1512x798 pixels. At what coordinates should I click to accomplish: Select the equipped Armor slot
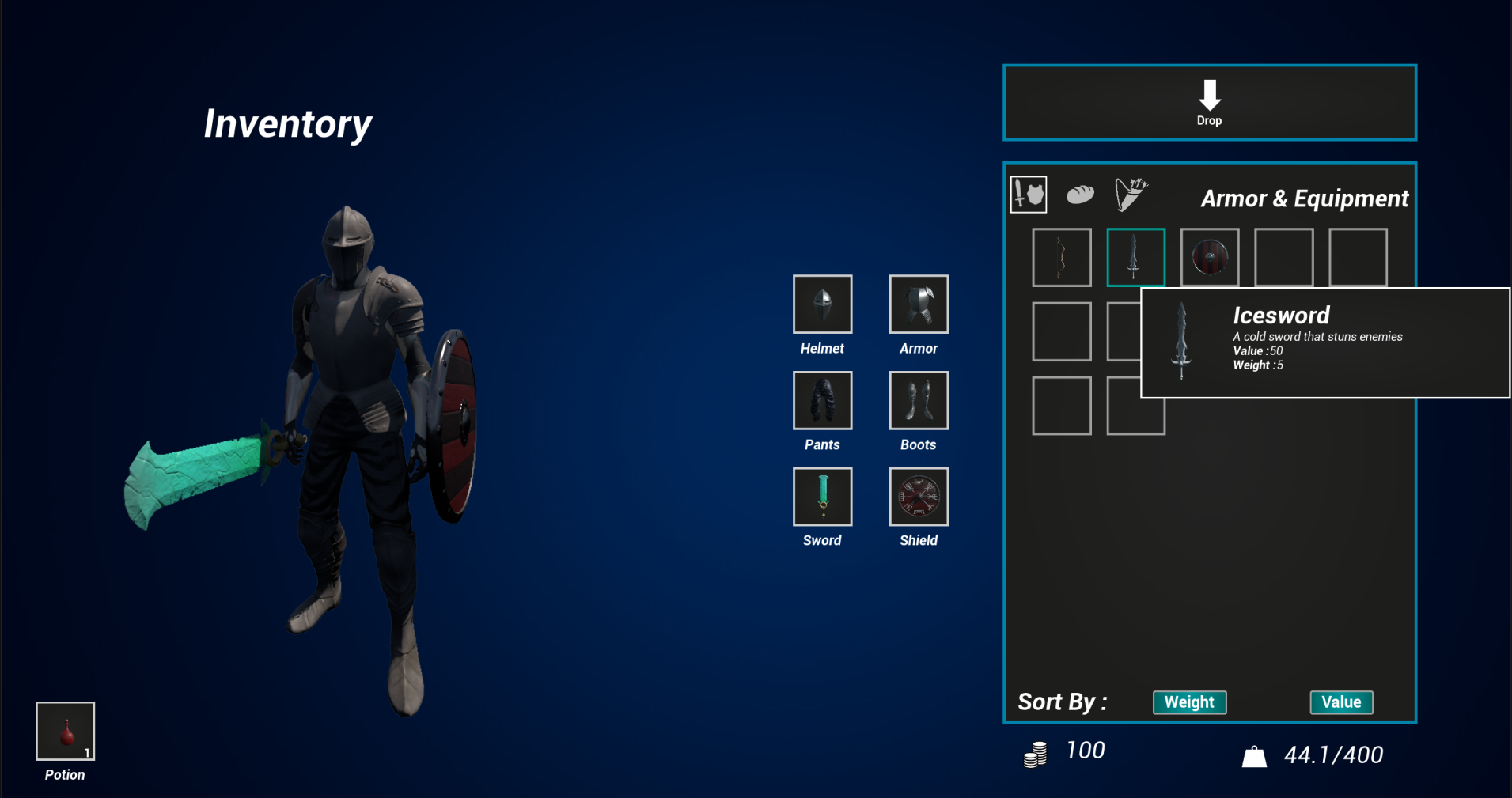tap(918, 304)
